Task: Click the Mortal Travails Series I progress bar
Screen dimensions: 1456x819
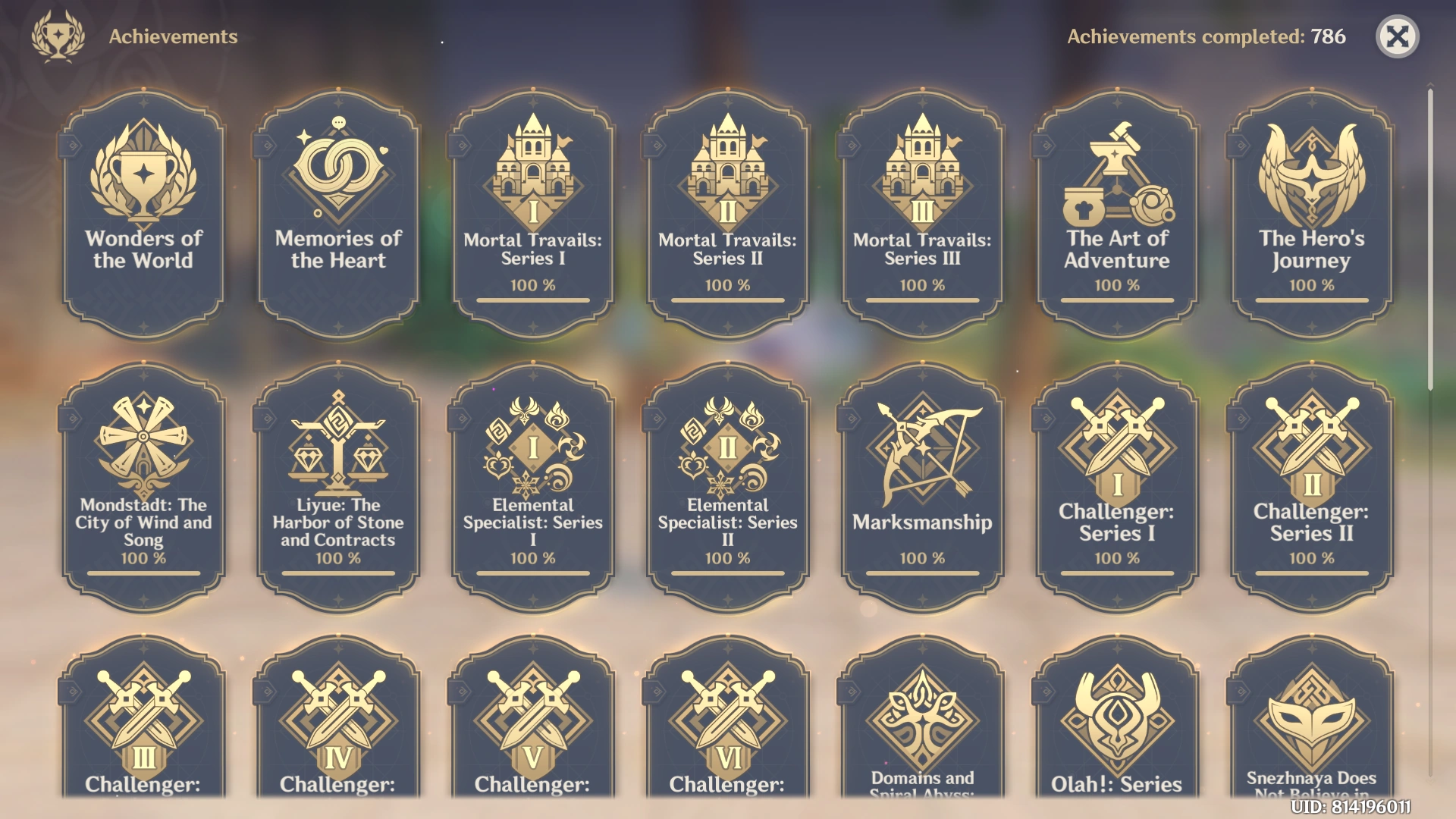Action: [x=532, y=302]
